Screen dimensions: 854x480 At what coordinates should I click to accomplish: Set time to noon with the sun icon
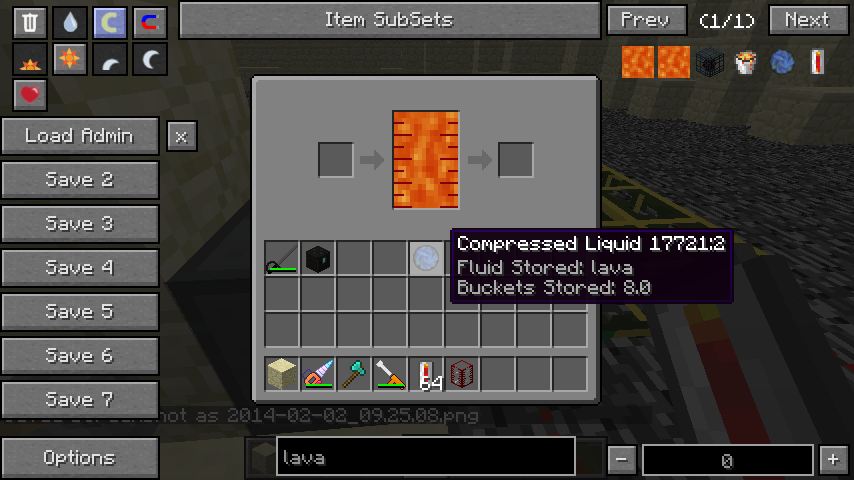(69, 60)
